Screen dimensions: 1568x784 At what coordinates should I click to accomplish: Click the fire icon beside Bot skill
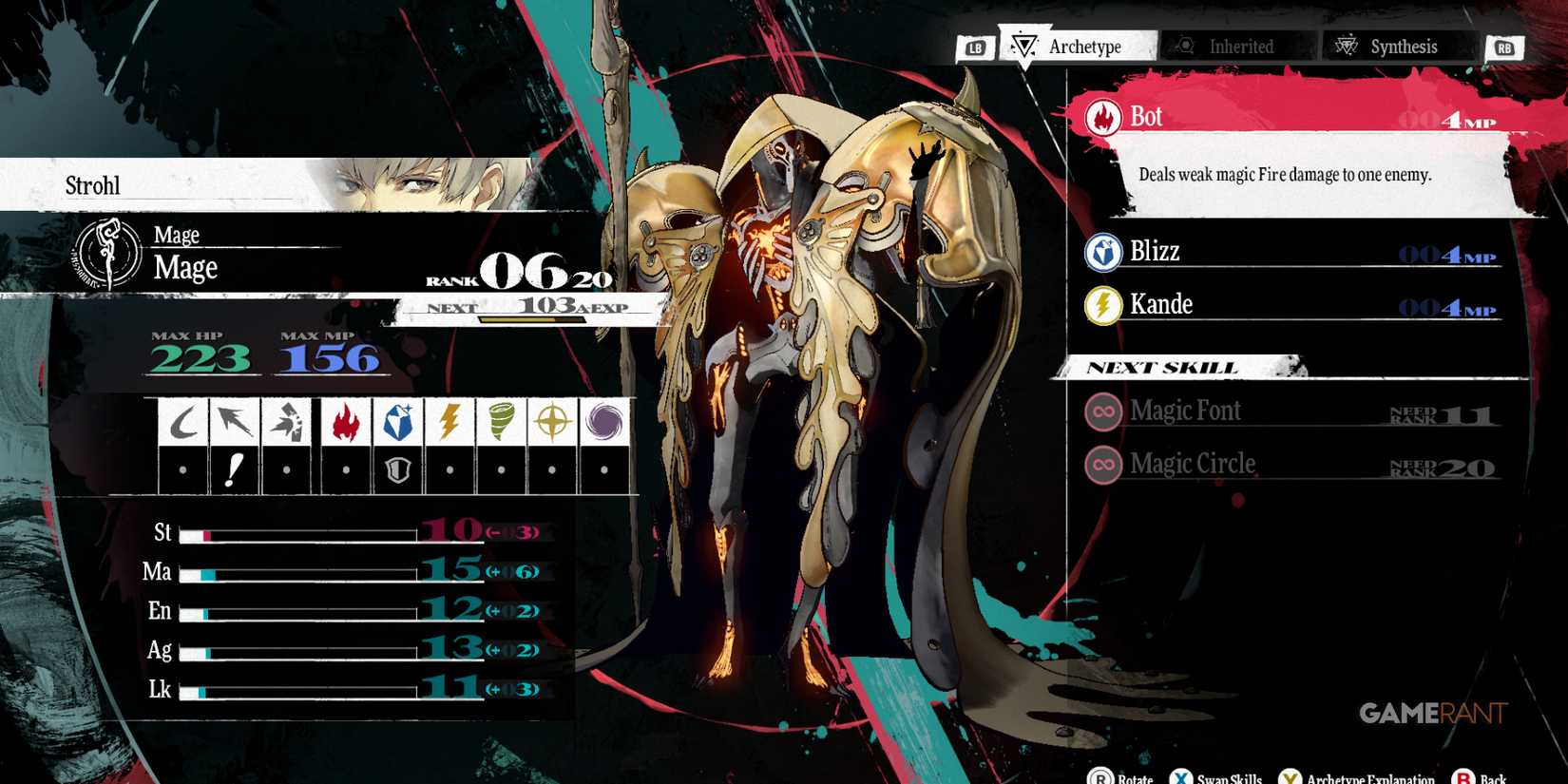[1102, 115]
